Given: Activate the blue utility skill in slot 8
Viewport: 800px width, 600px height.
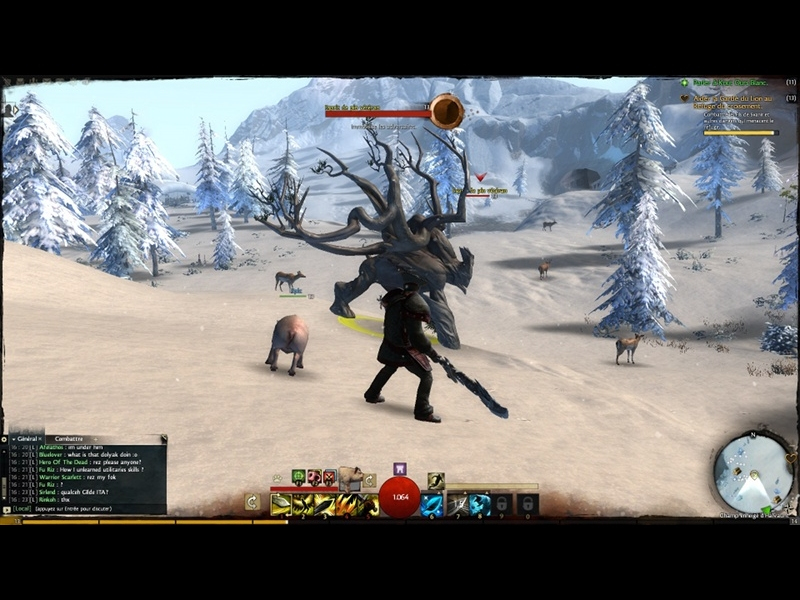Looking at the screenshot, I should tap(480, 505).
